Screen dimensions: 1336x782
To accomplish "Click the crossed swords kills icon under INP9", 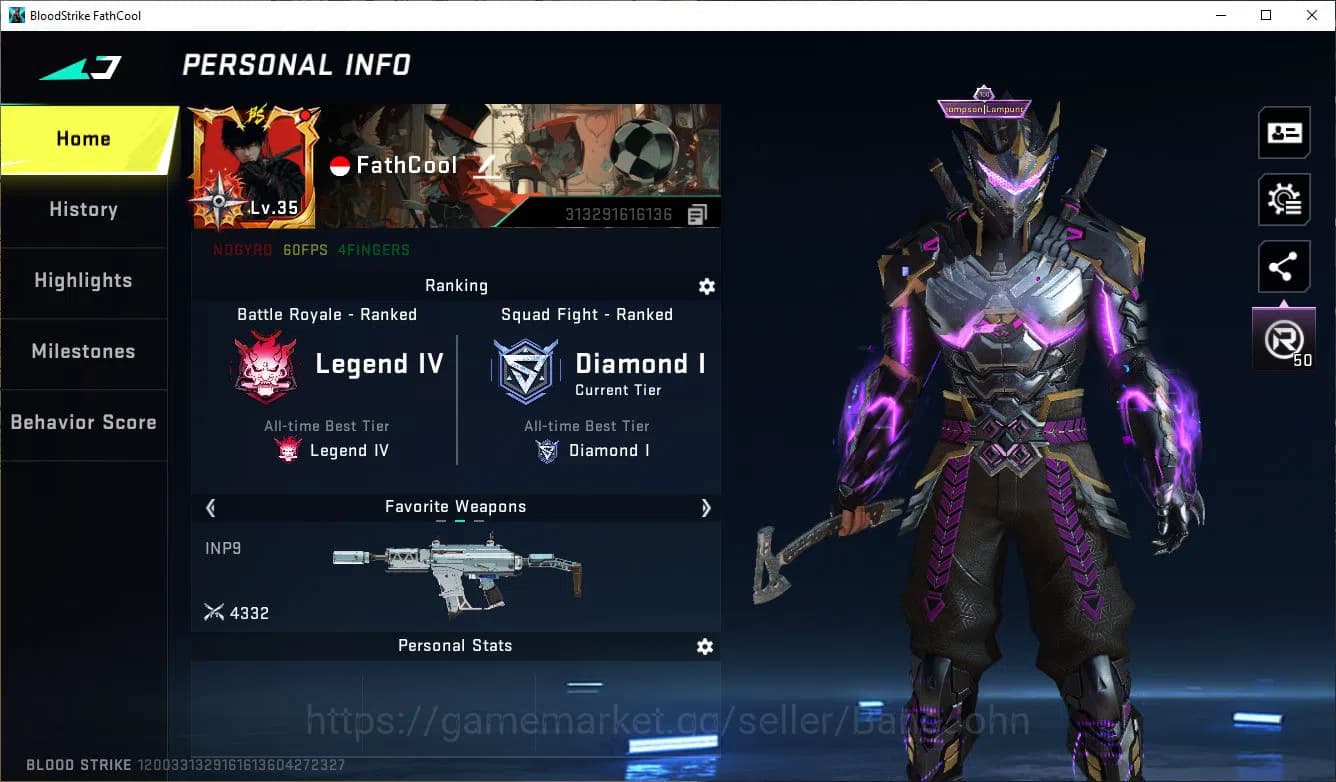I will click(x=214, y=612).
